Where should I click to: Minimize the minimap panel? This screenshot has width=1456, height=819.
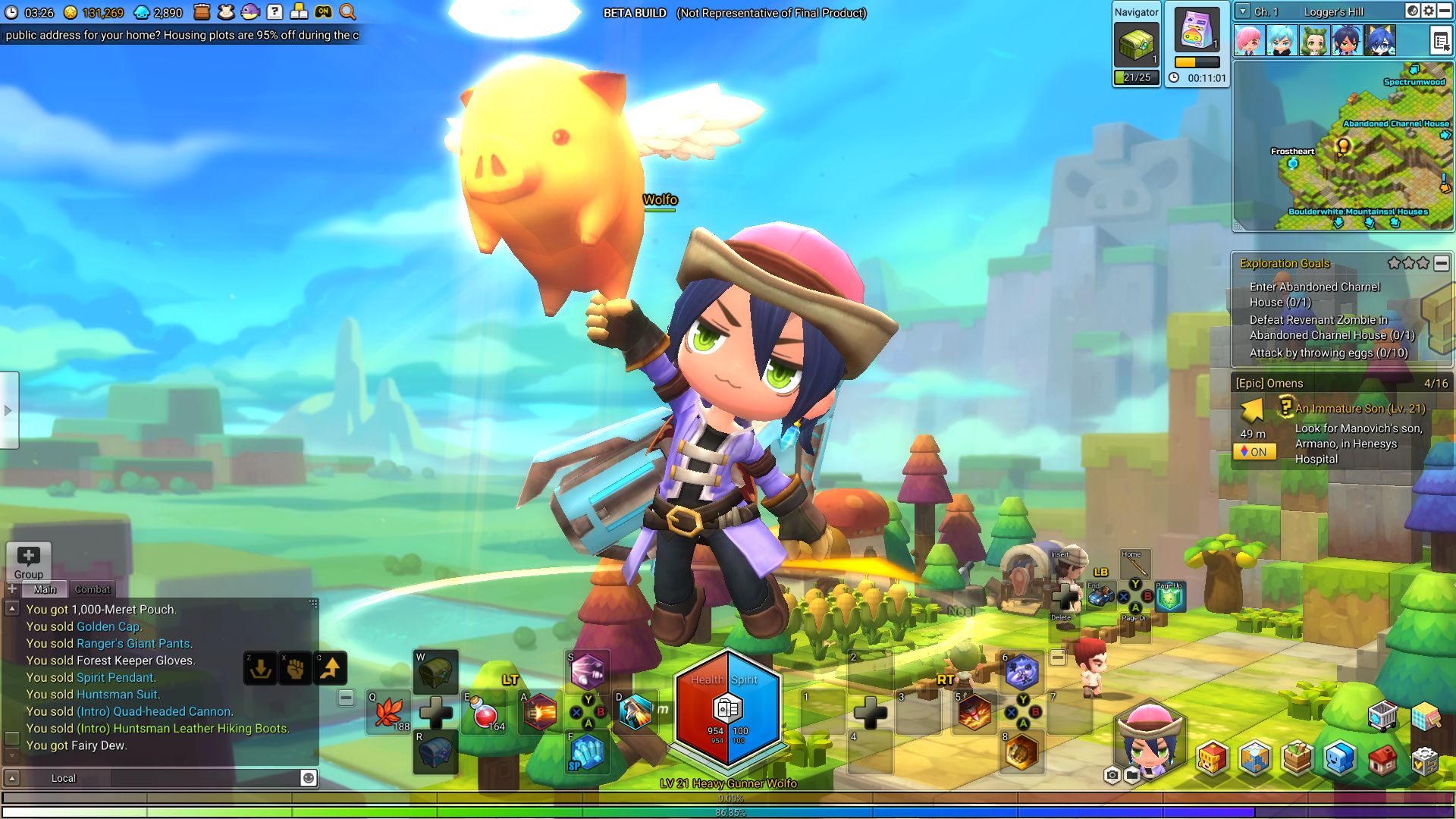1444,11
